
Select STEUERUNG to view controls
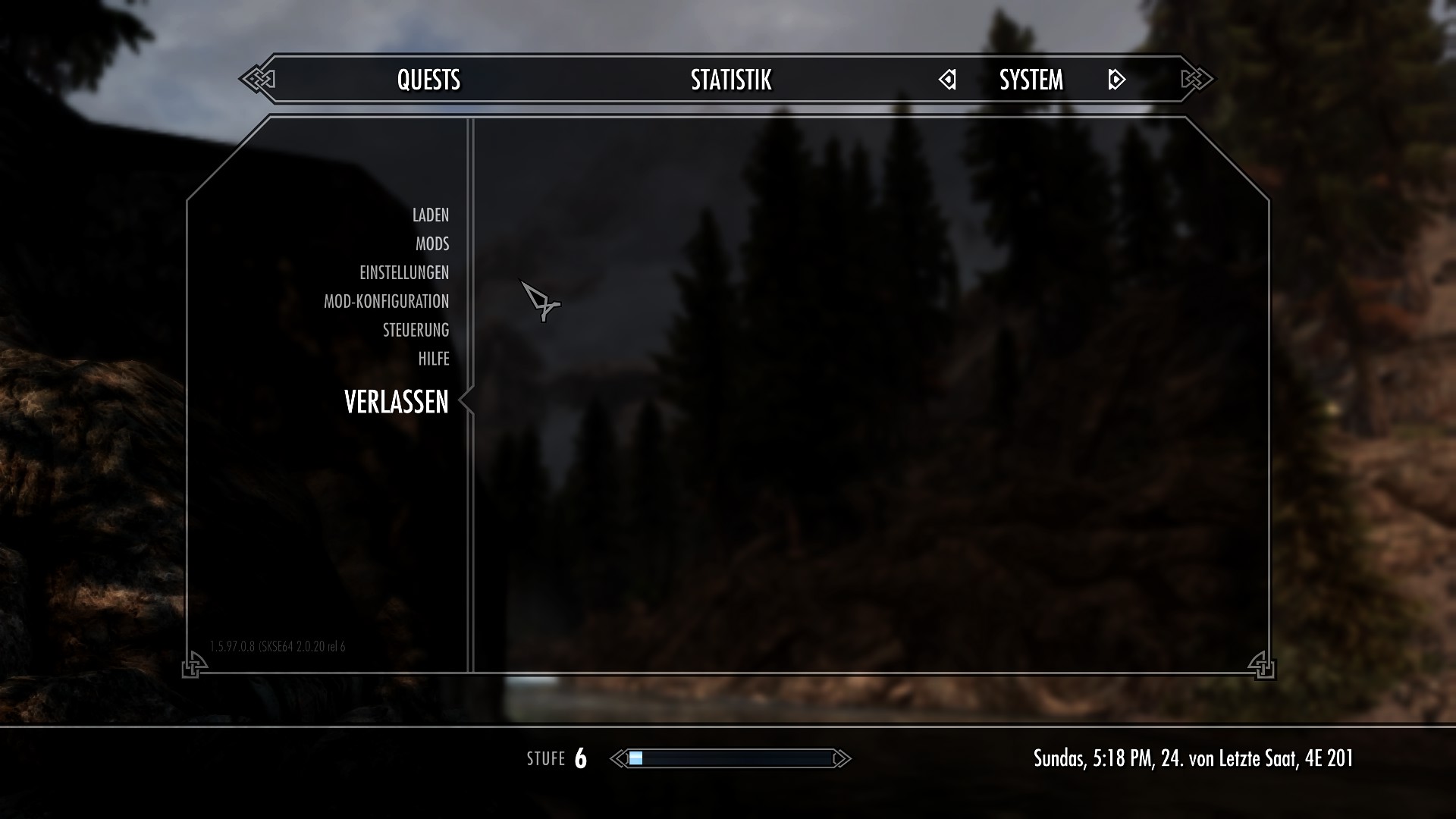pyautogui.click(x=416, y=330)
